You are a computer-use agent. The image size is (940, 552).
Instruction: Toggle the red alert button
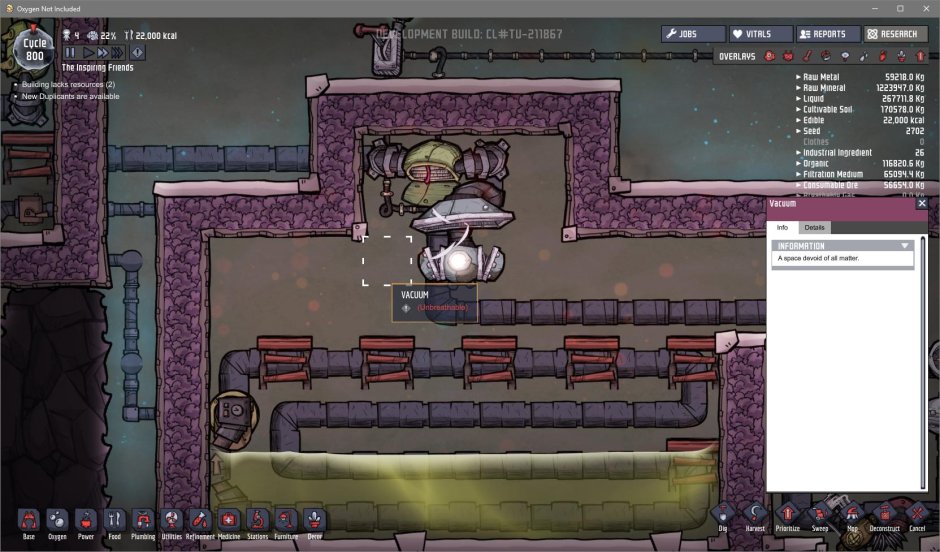pyautogui.click(x=137, y=52)
